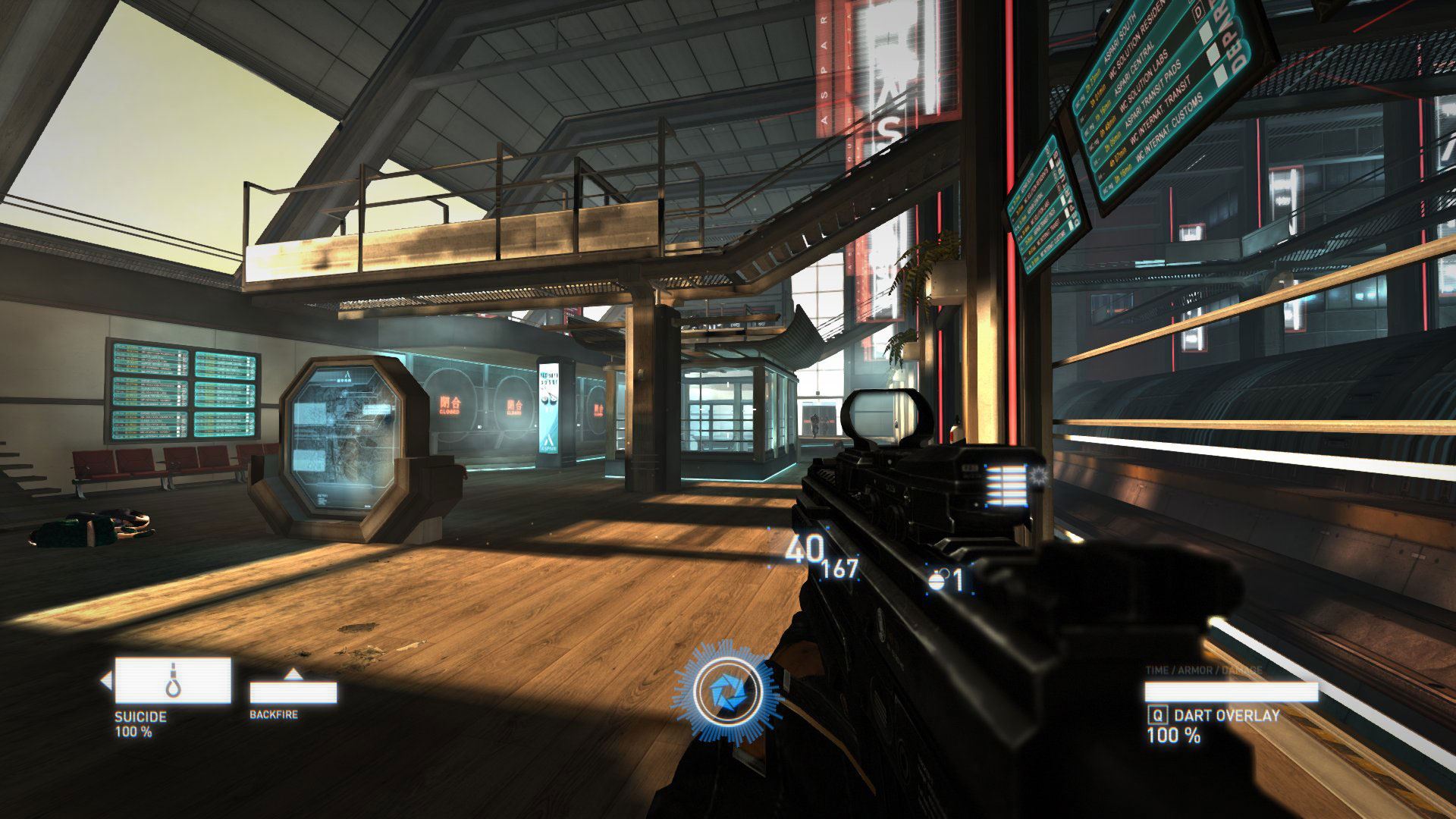The width and height of the screenshot is (1456, 819).
Task: Click the circular DART chip icon
Action: pos(726,692)
